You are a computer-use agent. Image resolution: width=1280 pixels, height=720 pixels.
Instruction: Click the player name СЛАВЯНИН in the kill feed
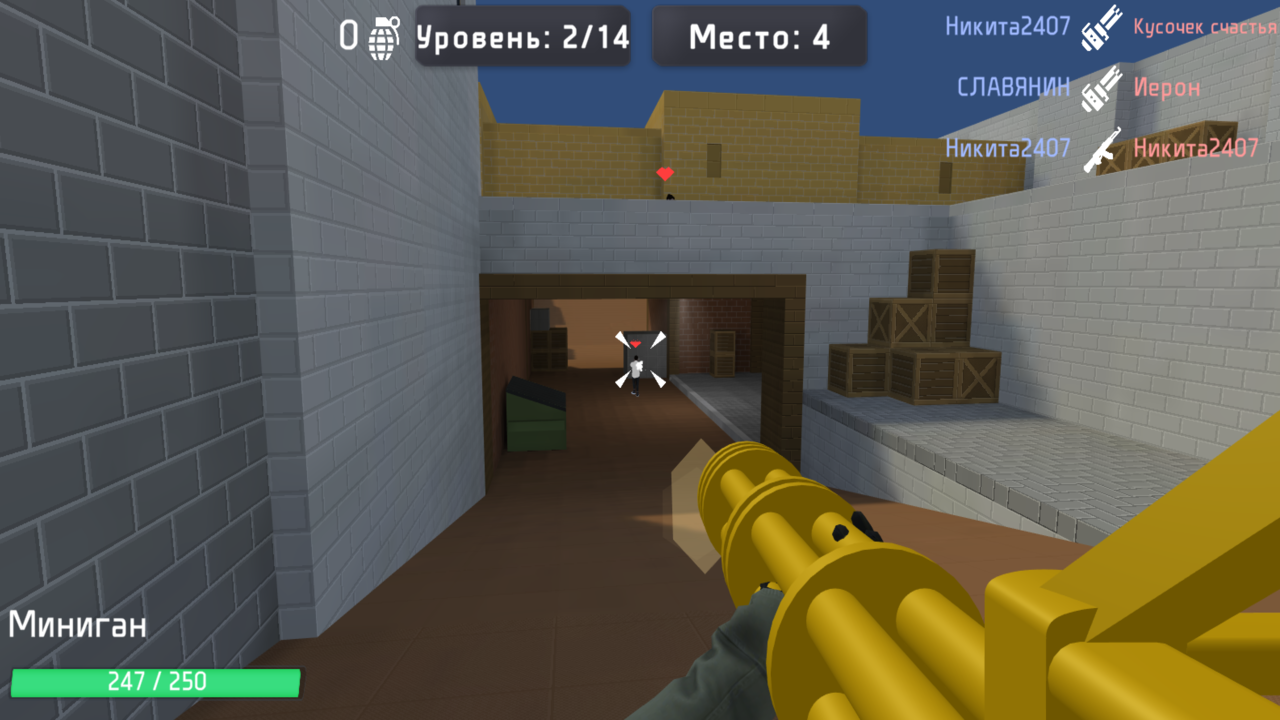(x=1014, y=88)
